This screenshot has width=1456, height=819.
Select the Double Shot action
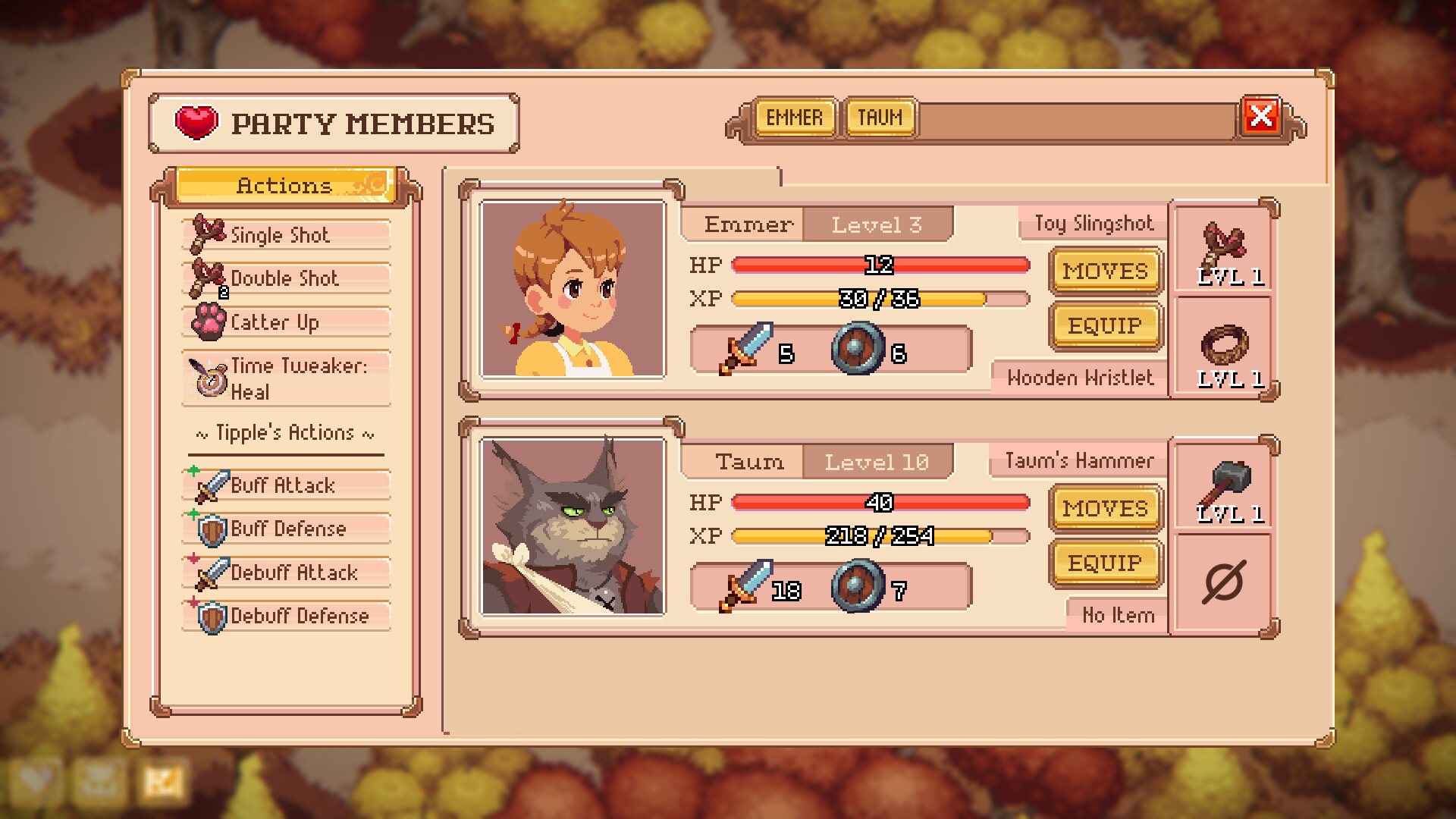coord(286,278)
